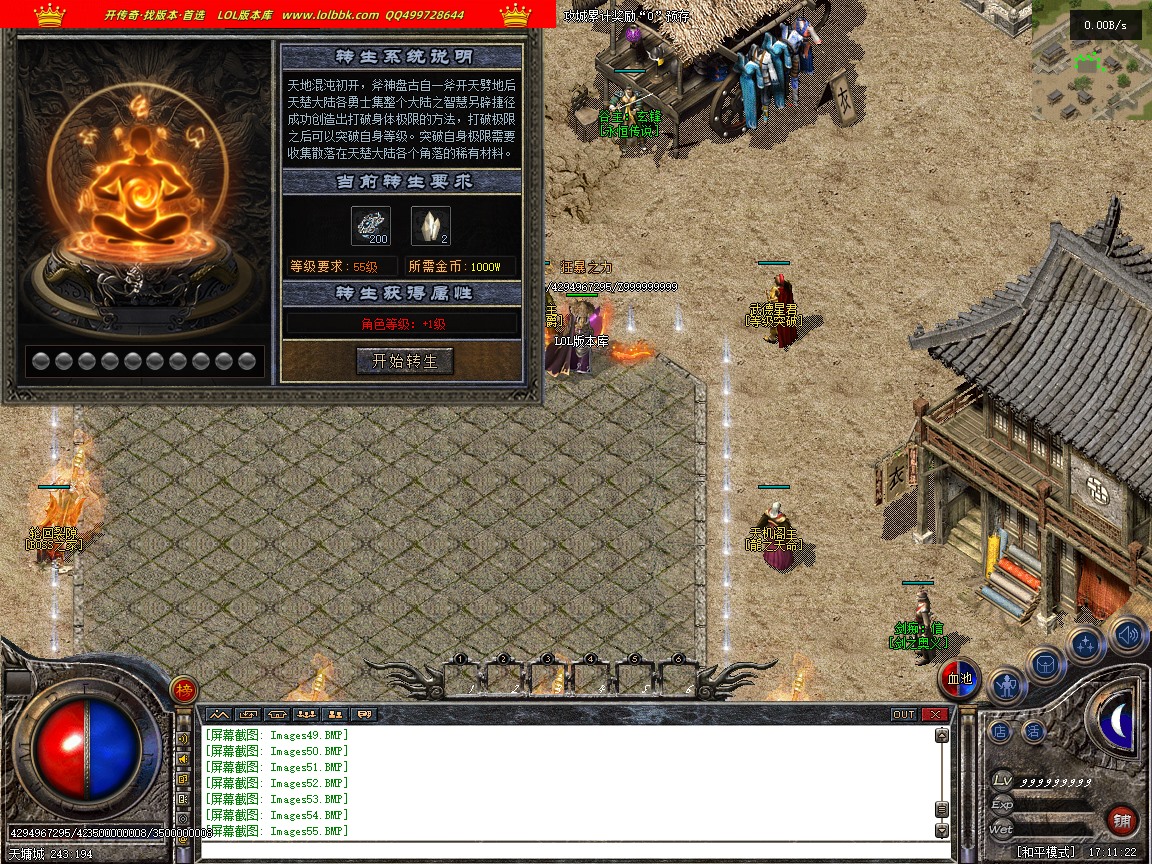Click the chat scrollbar up arrow
The height and width of the screenshot is (864, 1152).
tap(941, 735)
